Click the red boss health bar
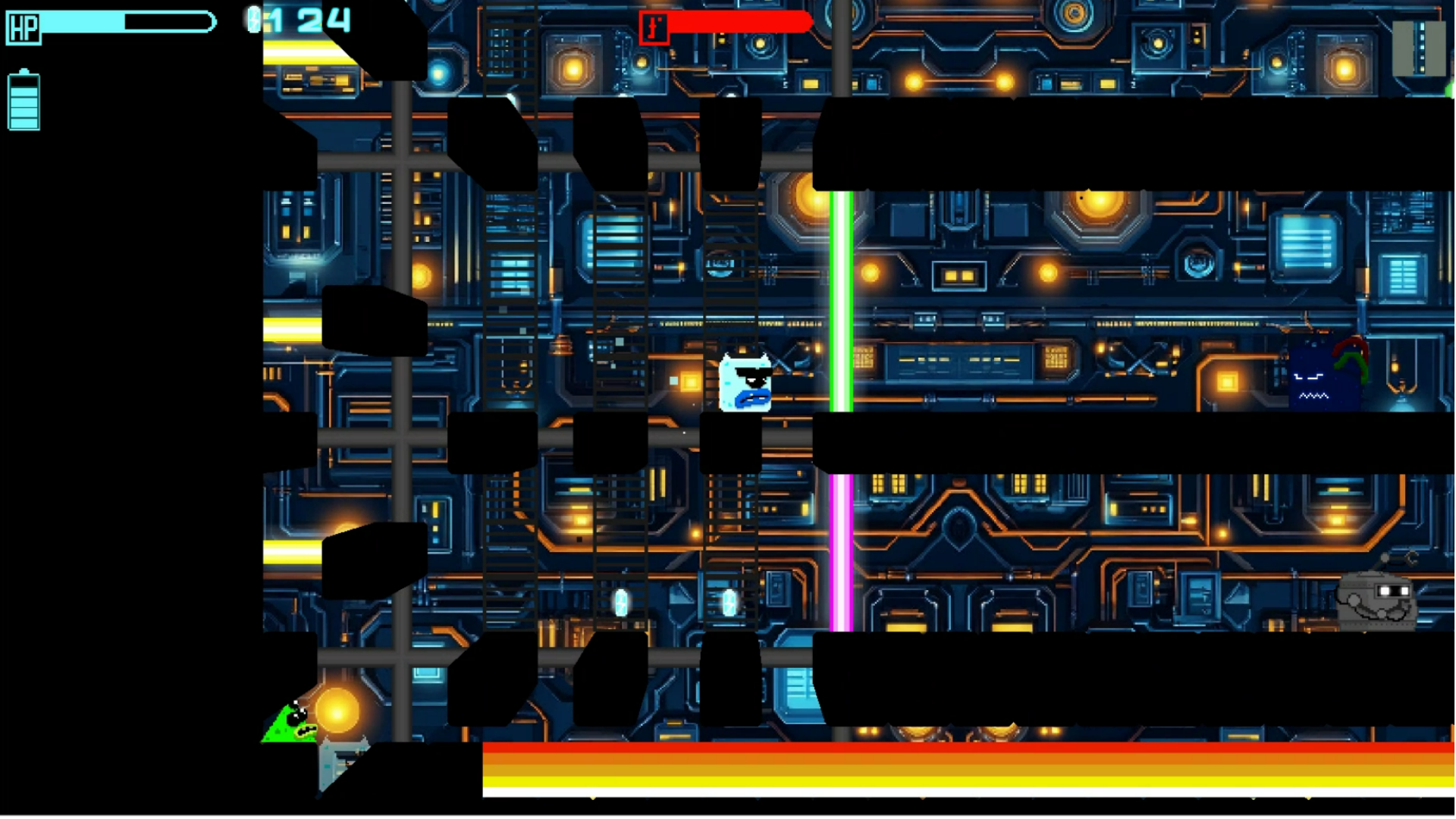The image size is (1456, 819). [739, 23]
